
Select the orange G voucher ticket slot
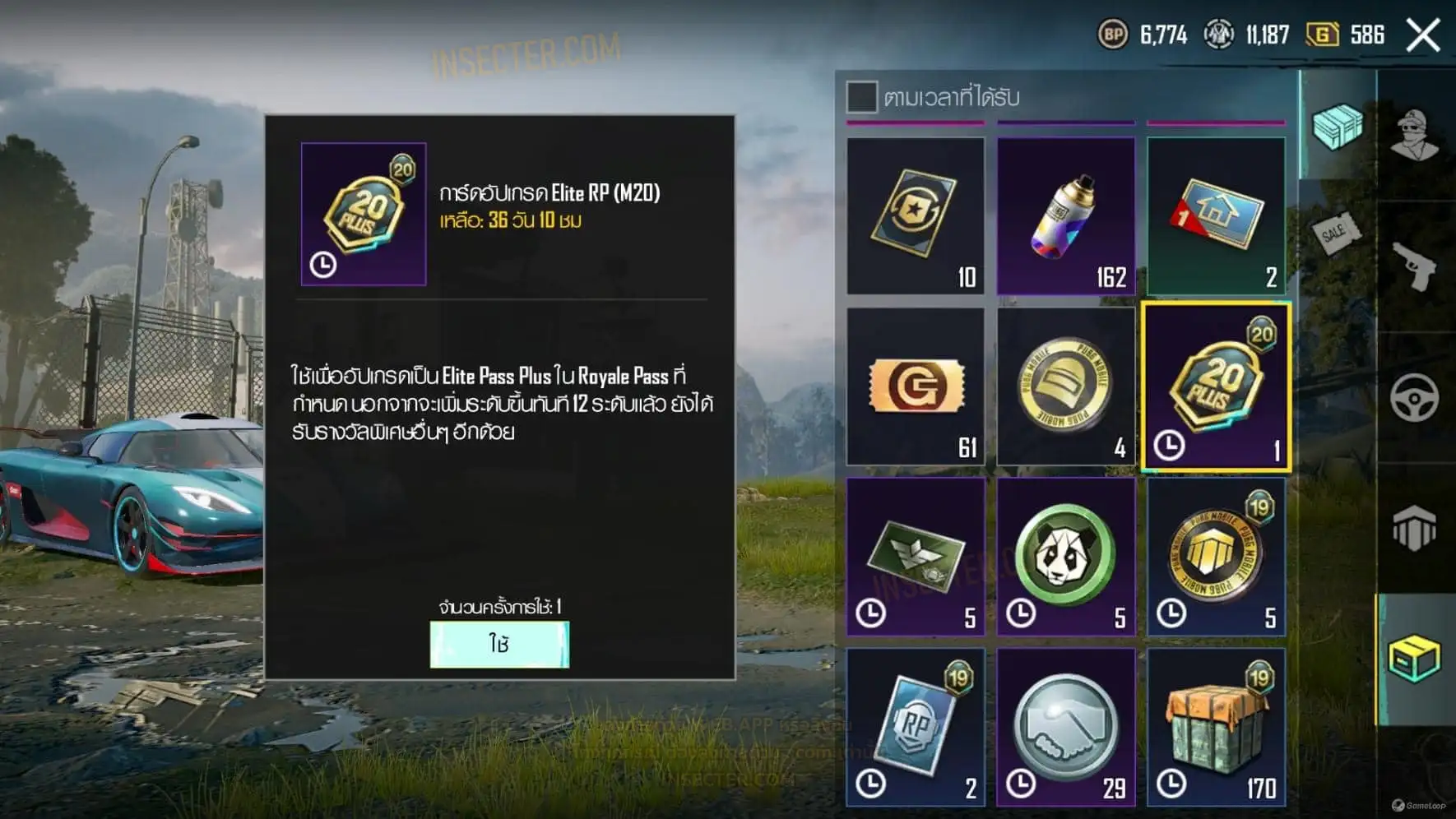(916, 386)
